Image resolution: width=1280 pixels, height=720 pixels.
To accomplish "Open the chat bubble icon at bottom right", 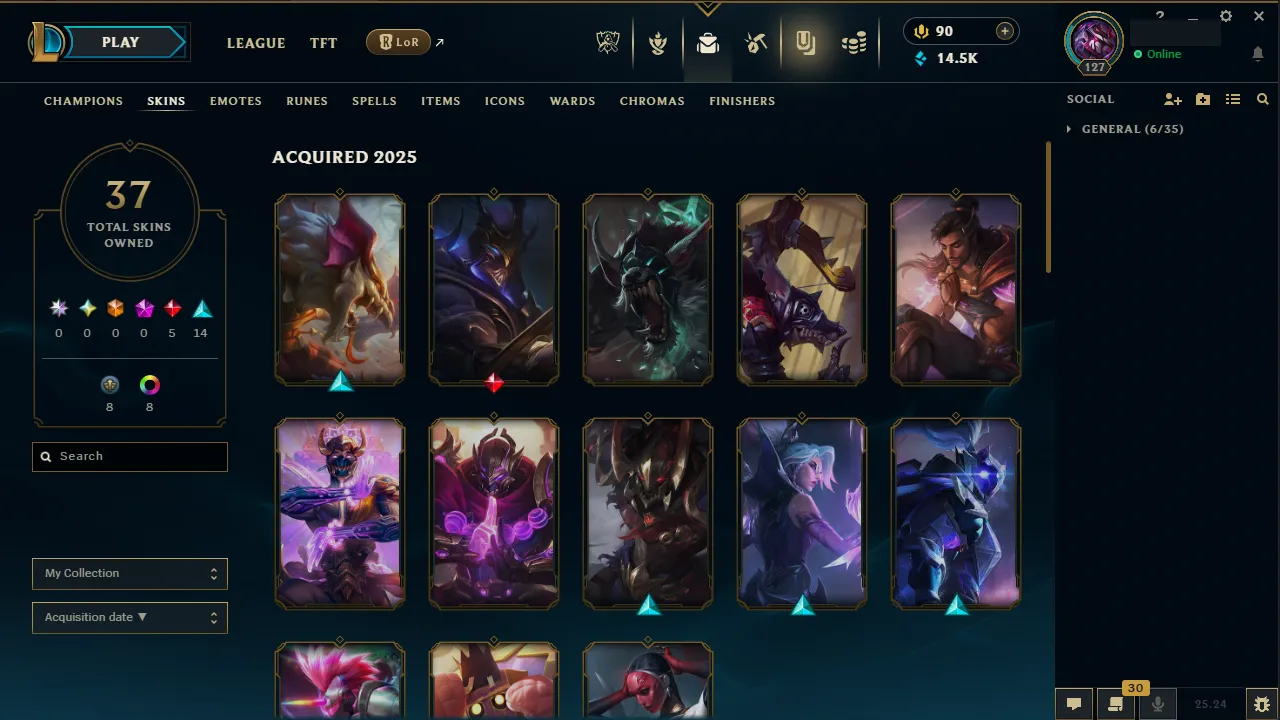I will pyautogui.click(x=1073, y=703).
